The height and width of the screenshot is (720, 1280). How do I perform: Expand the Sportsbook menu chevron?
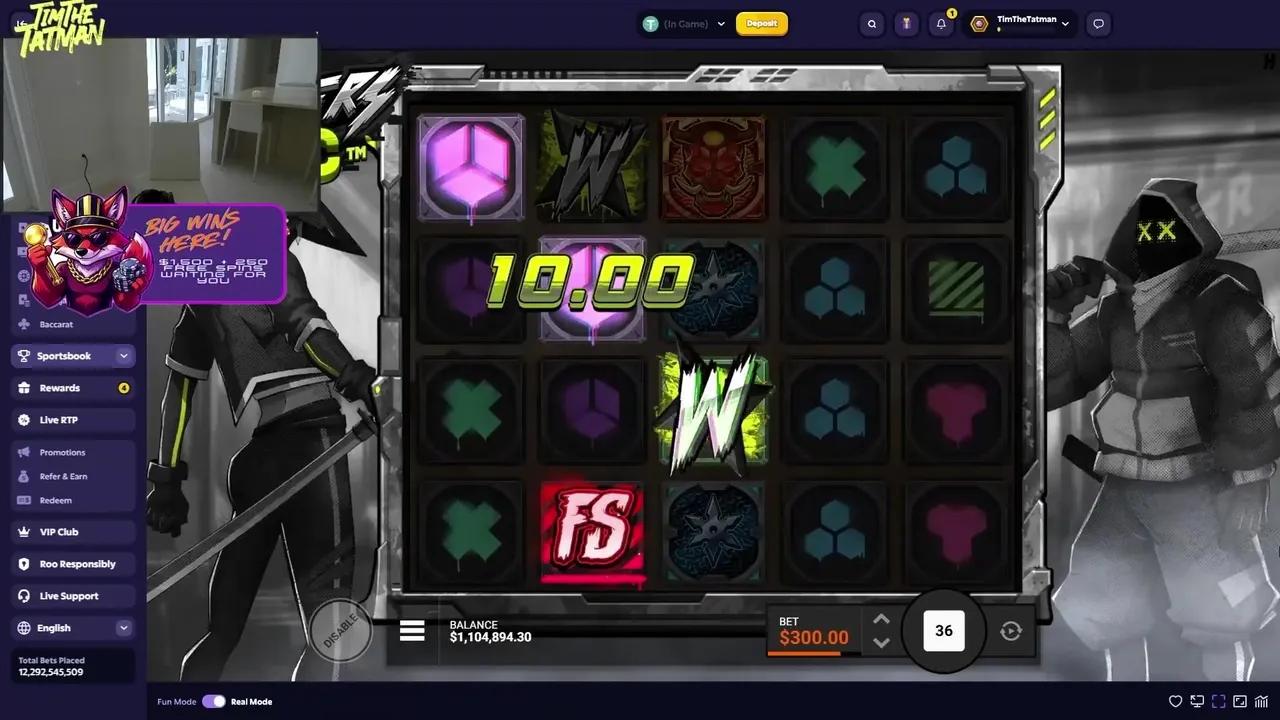point(123,355)
